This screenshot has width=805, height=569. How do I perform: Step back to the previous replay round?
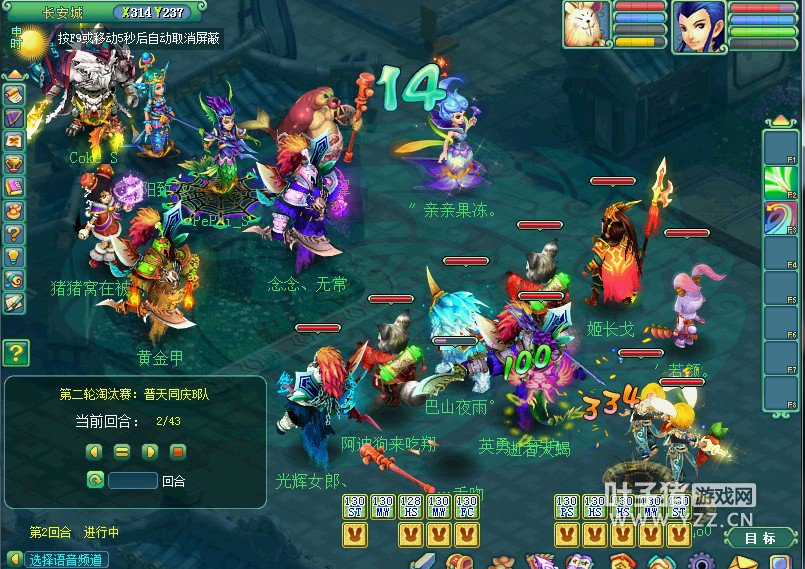pyautogui.click(x=93, y=451)
